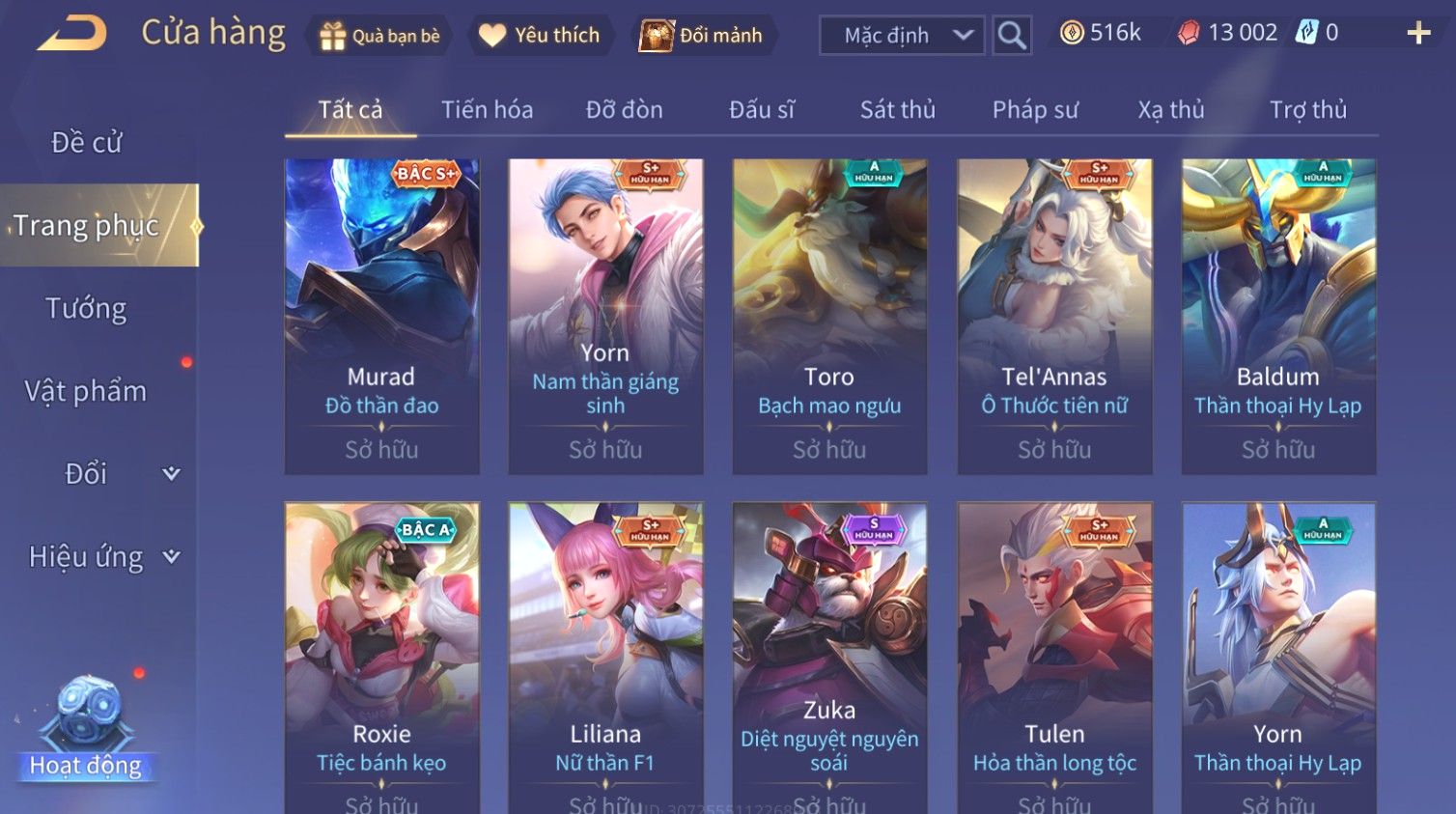Select the Sát thủ category tab

pos(897,110)
